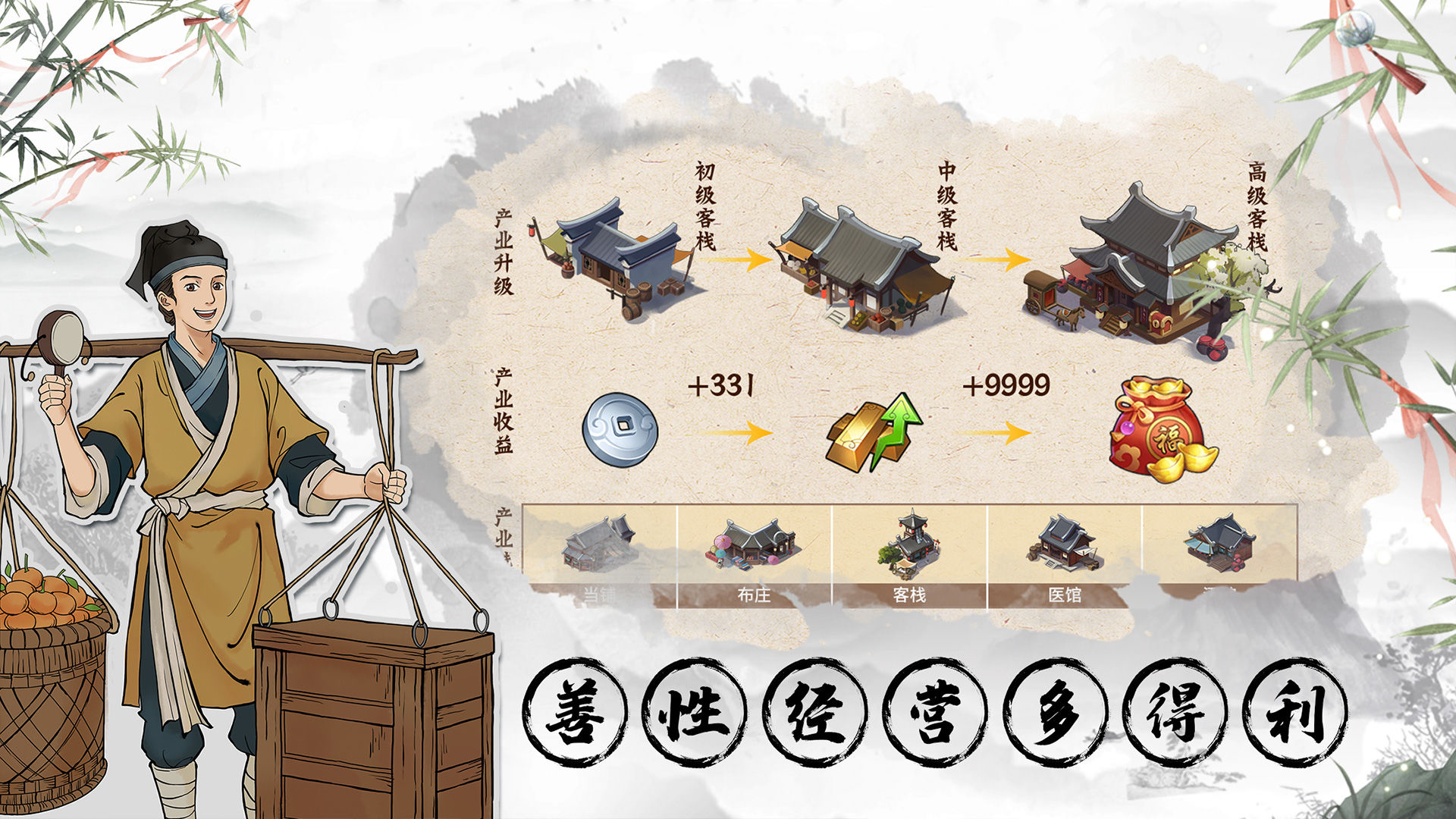Select the 医馆 clinic tile
Viewport: 1456px width, 819px height.
(x=1064, y=556)
